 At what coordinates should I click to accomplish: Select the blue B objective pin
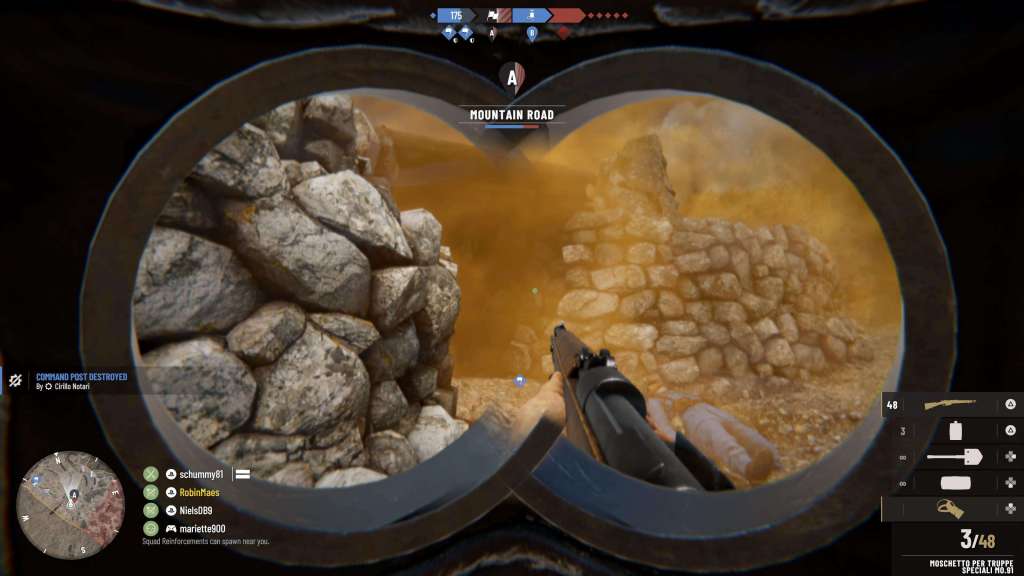pyautogui.click(x=532, y=32)
